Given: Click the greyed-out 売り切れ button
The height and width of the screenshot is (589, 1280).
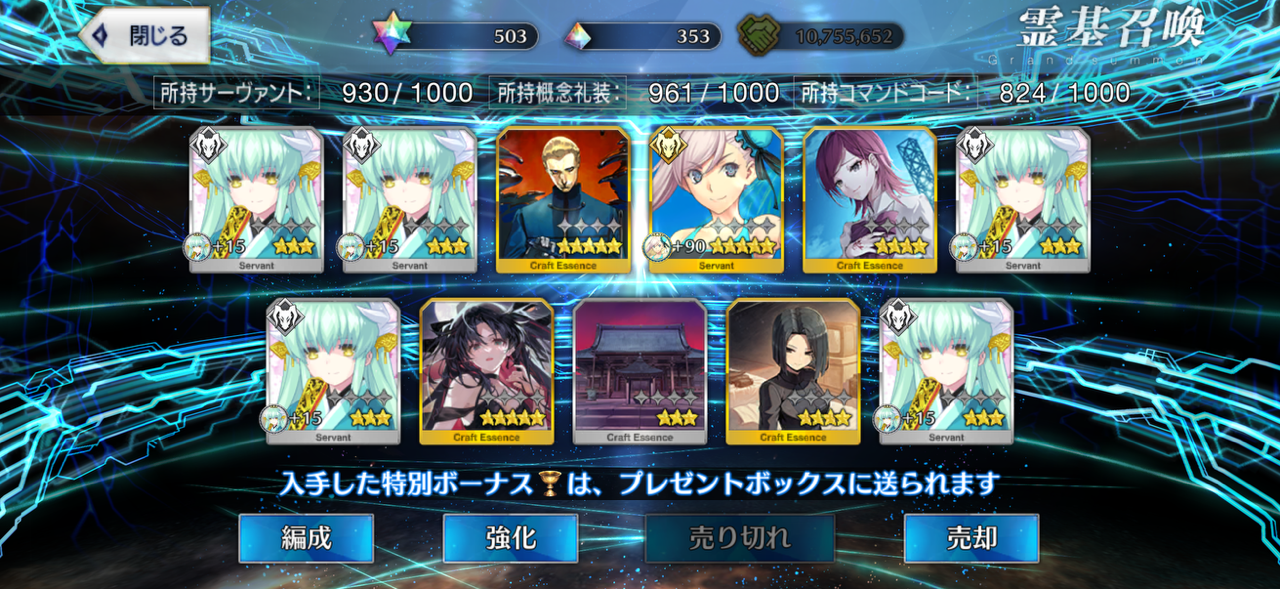Looking at the screenshot, I should click(740, 538).
